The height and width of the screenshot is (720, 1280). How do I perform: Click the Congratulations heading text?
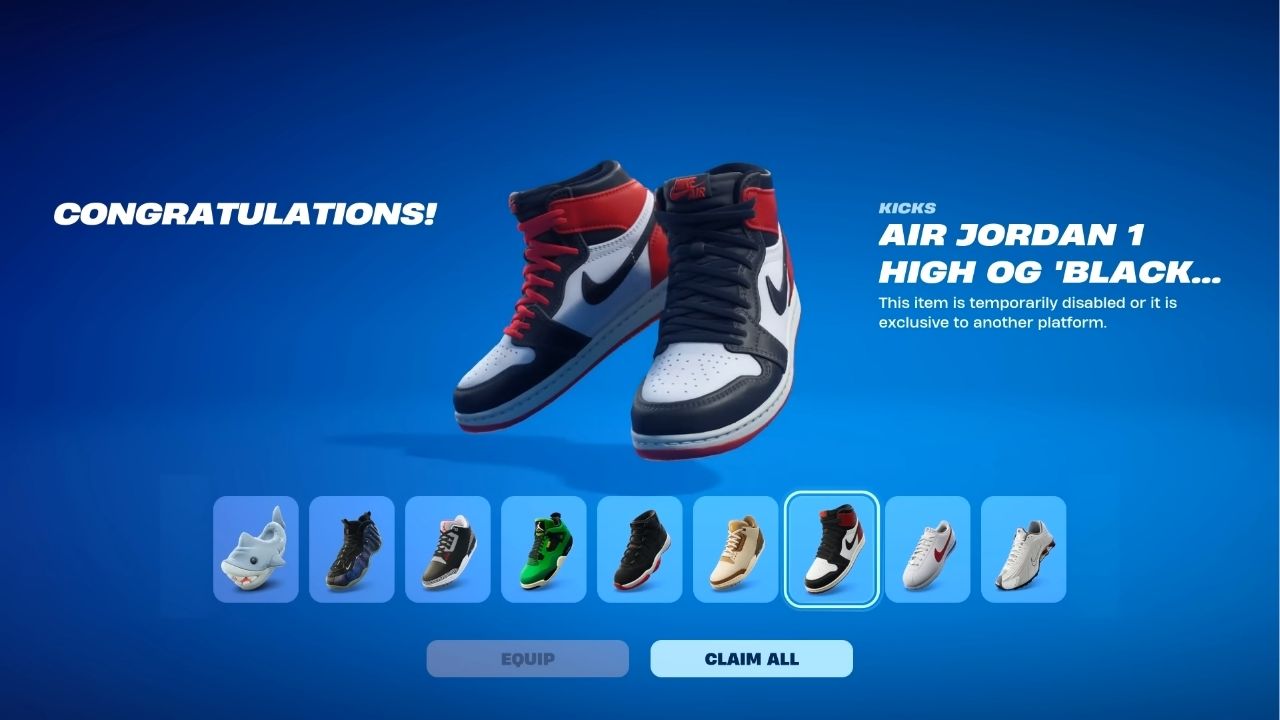click(x=246, y=212)
